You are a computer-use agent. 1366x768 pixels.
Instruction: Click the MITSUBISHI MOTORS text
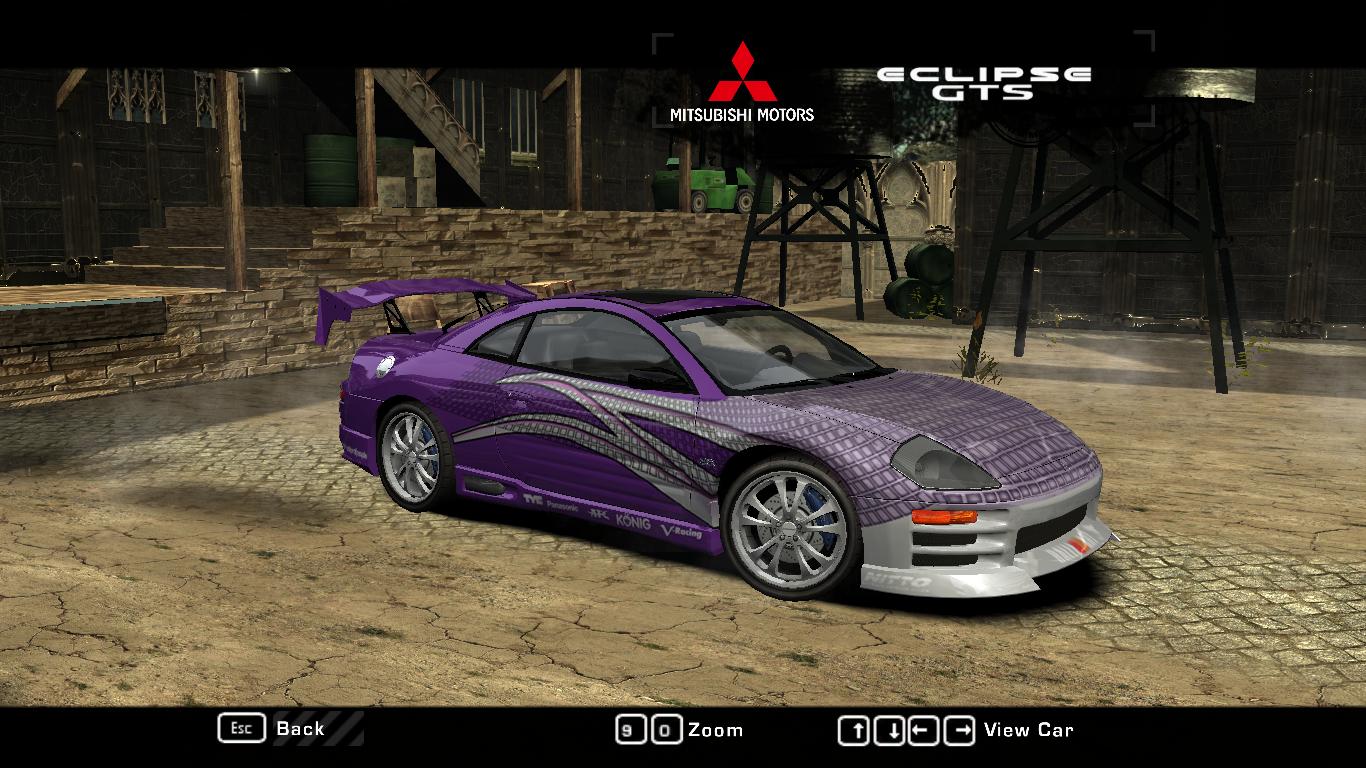741,113
